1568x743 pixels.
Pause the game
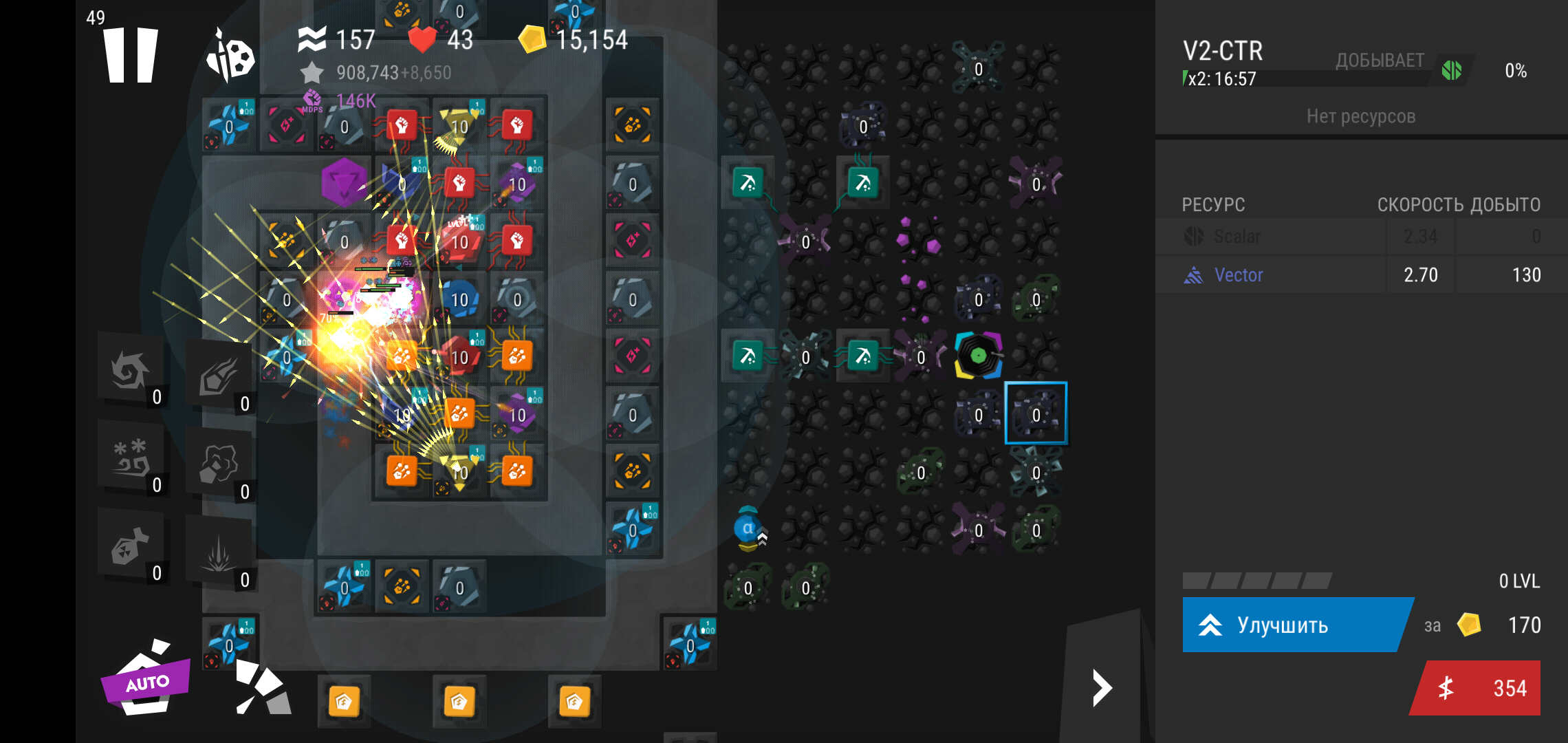pos(131,55)
